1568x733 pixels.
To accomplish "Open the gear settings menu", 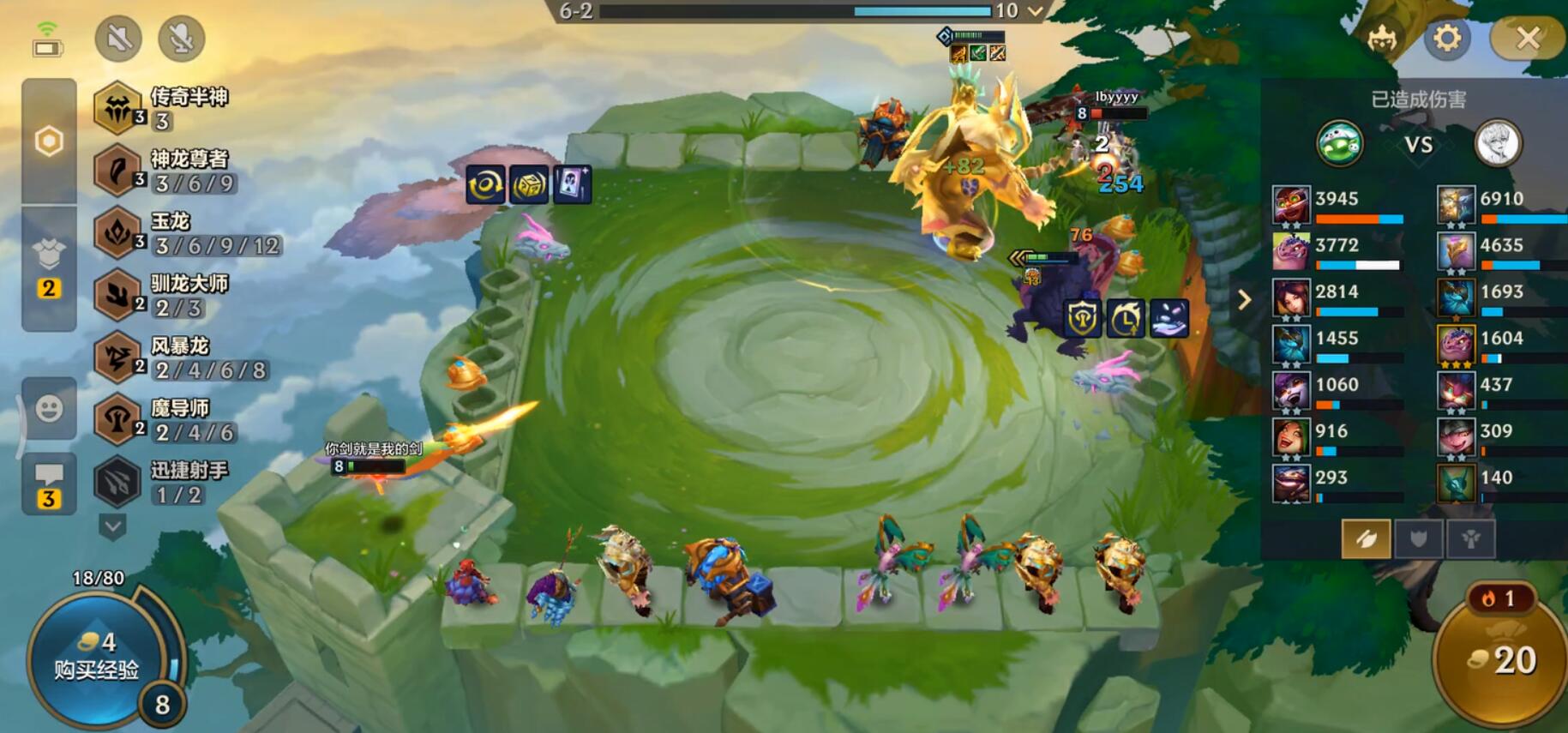I will (1447, 39).
